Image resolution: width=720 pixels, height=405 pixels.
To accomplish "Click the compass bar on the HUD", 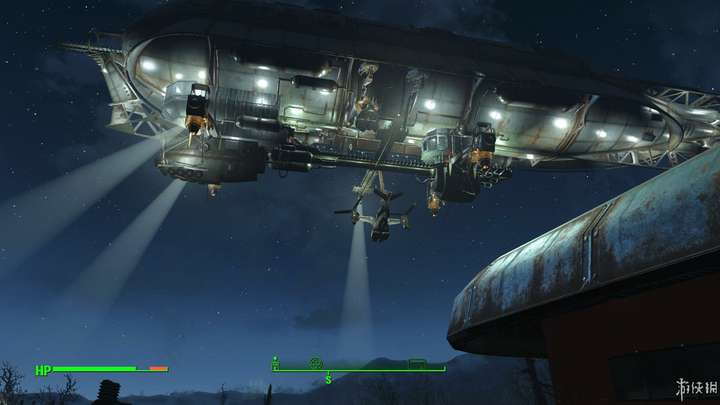I will (360, 369).
